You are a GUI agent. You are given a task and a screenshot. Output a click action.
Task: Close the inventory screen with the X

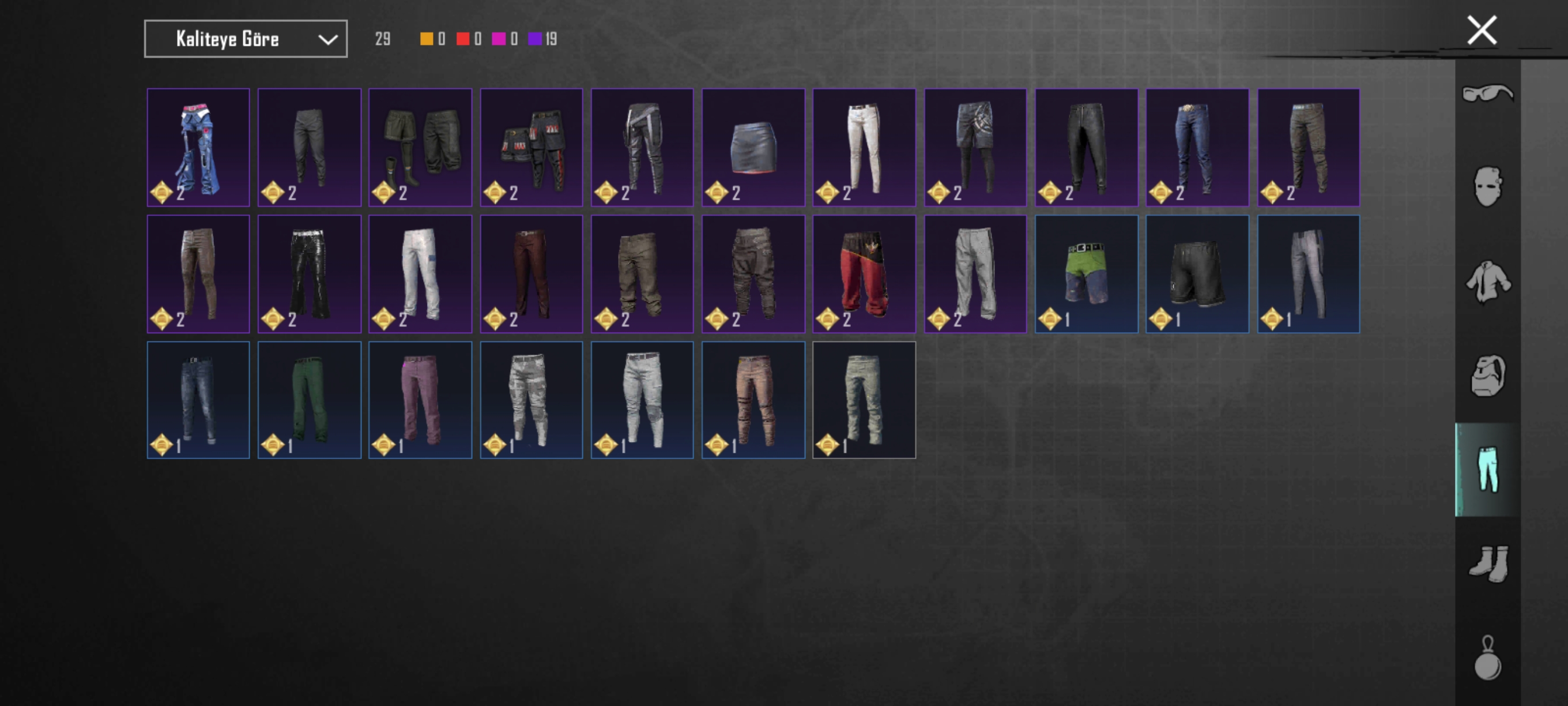point(1481,31)
